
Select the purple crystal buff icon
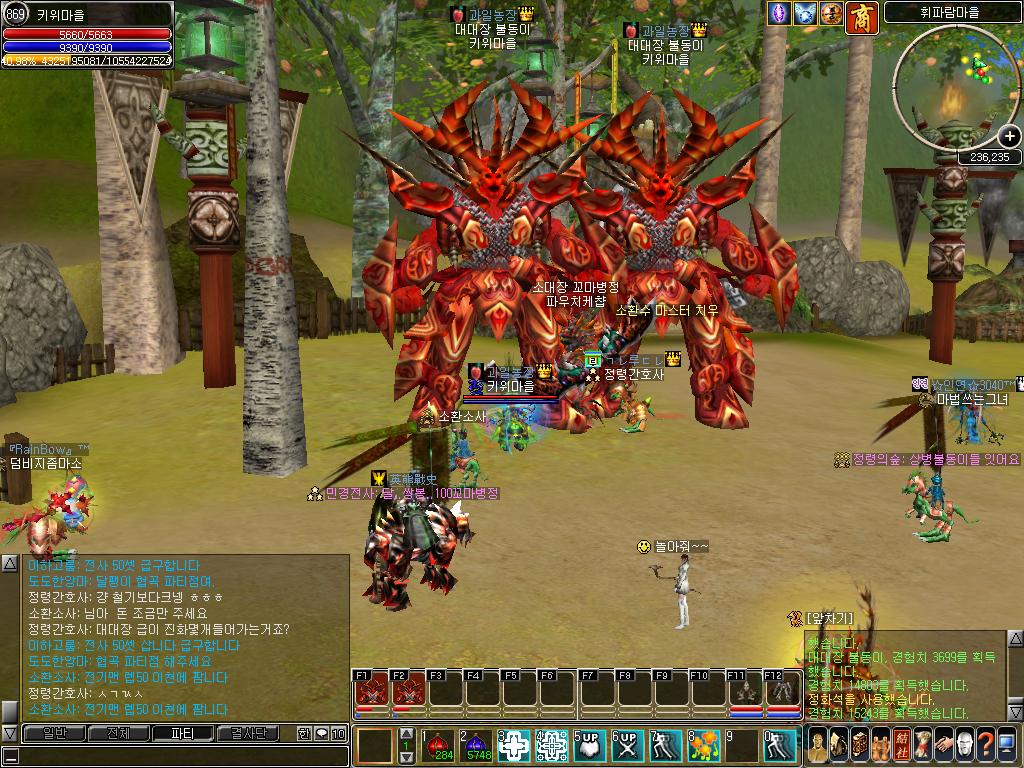pos(779,14)
